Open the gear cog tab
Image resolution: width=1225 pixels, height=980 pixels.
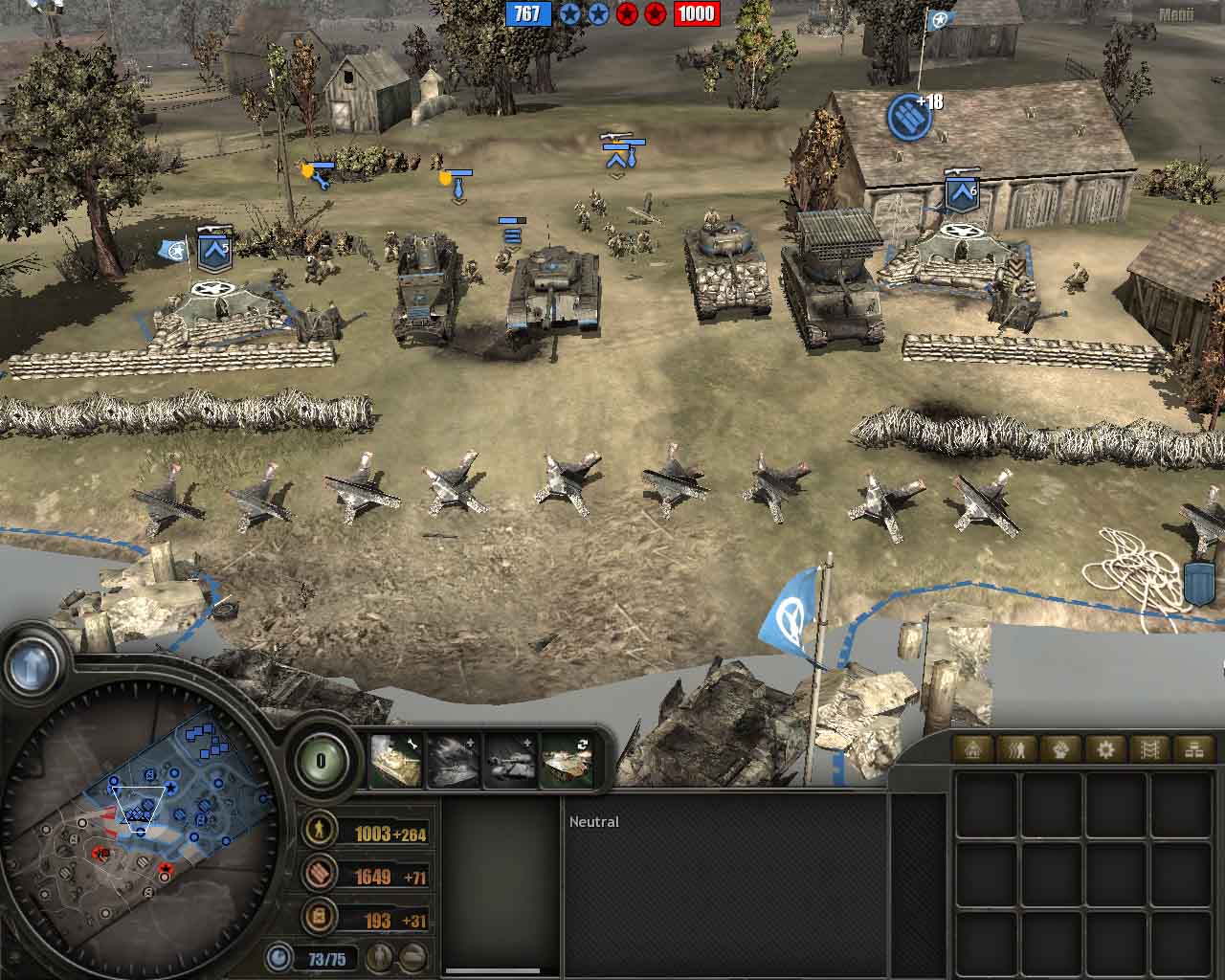click(x=1105, y=749)
